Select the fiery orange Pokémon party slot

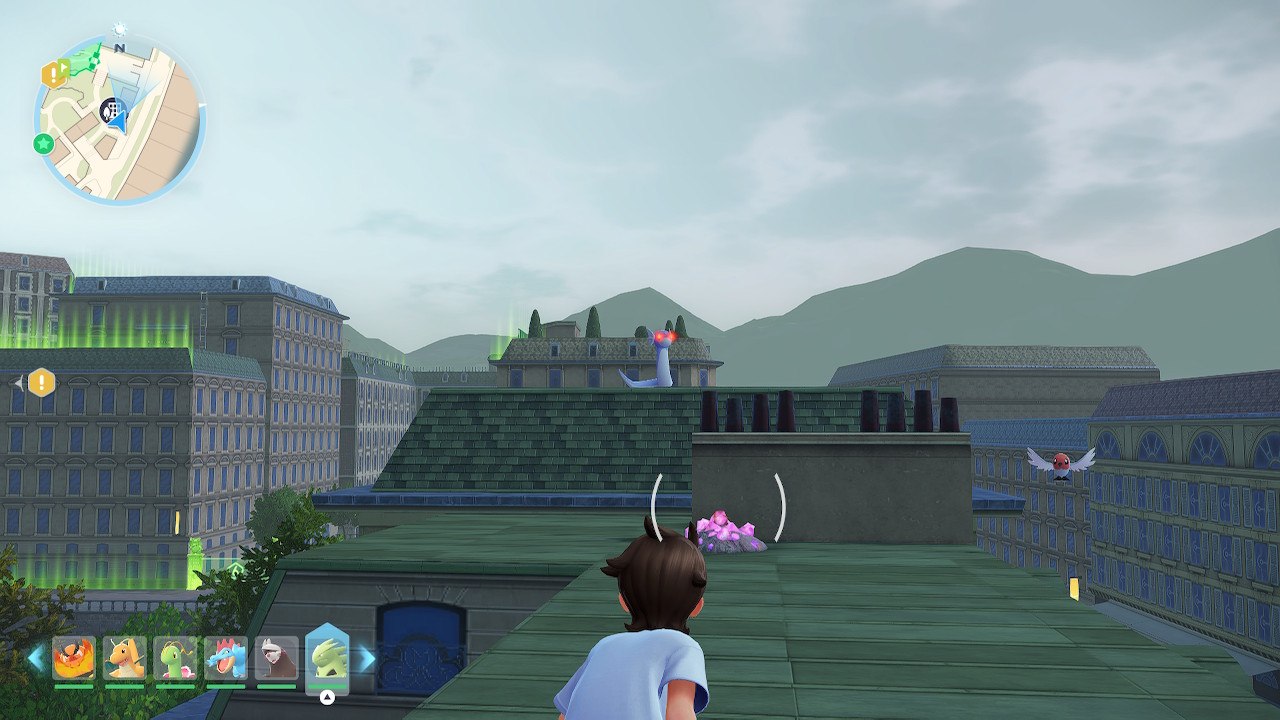pos(74,658)
